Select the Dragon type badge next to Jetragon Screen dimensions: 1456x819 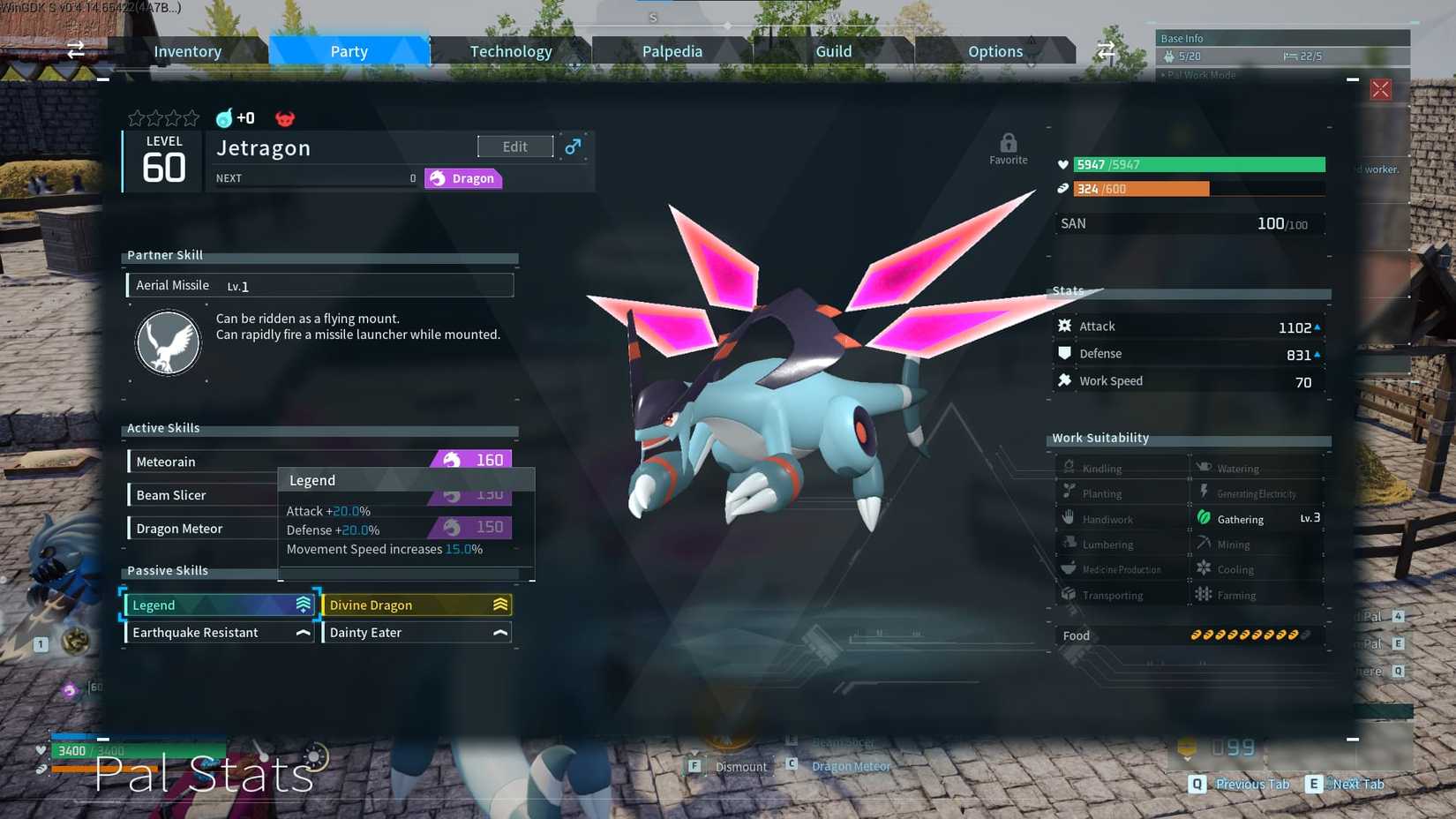462,178
